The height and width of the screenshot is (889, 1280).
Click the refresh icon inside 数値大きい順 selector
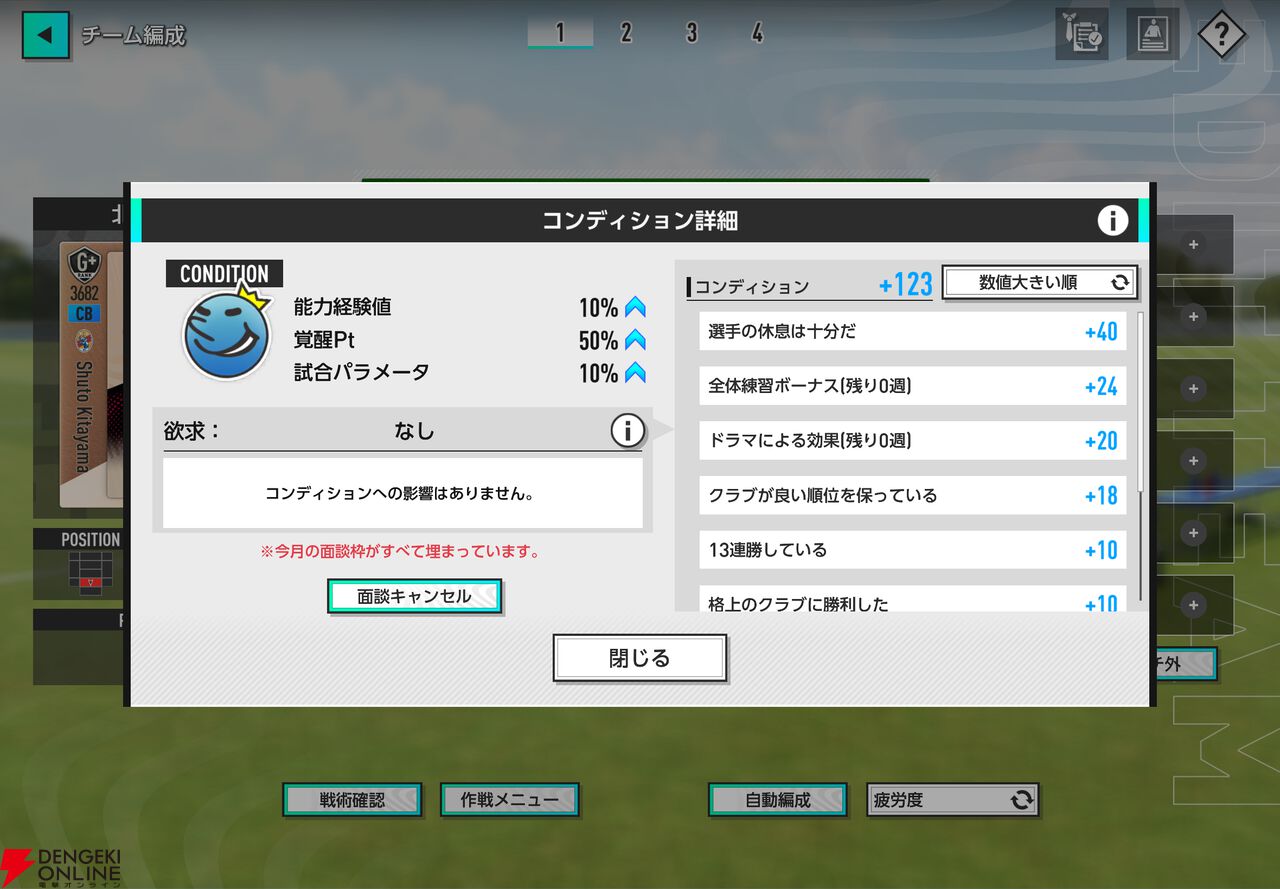pyautogui.click(x=1122, y=283)
